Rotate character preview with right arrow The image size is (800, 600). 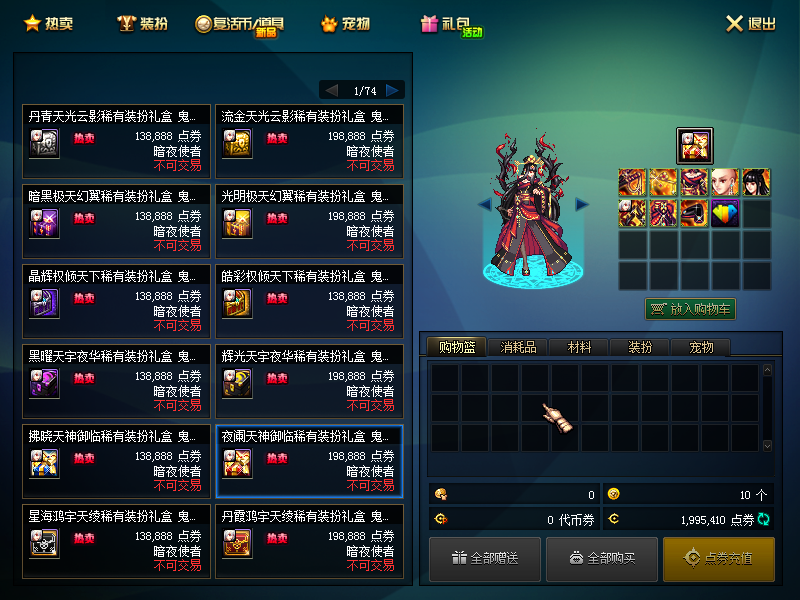[x=582, y=204]
